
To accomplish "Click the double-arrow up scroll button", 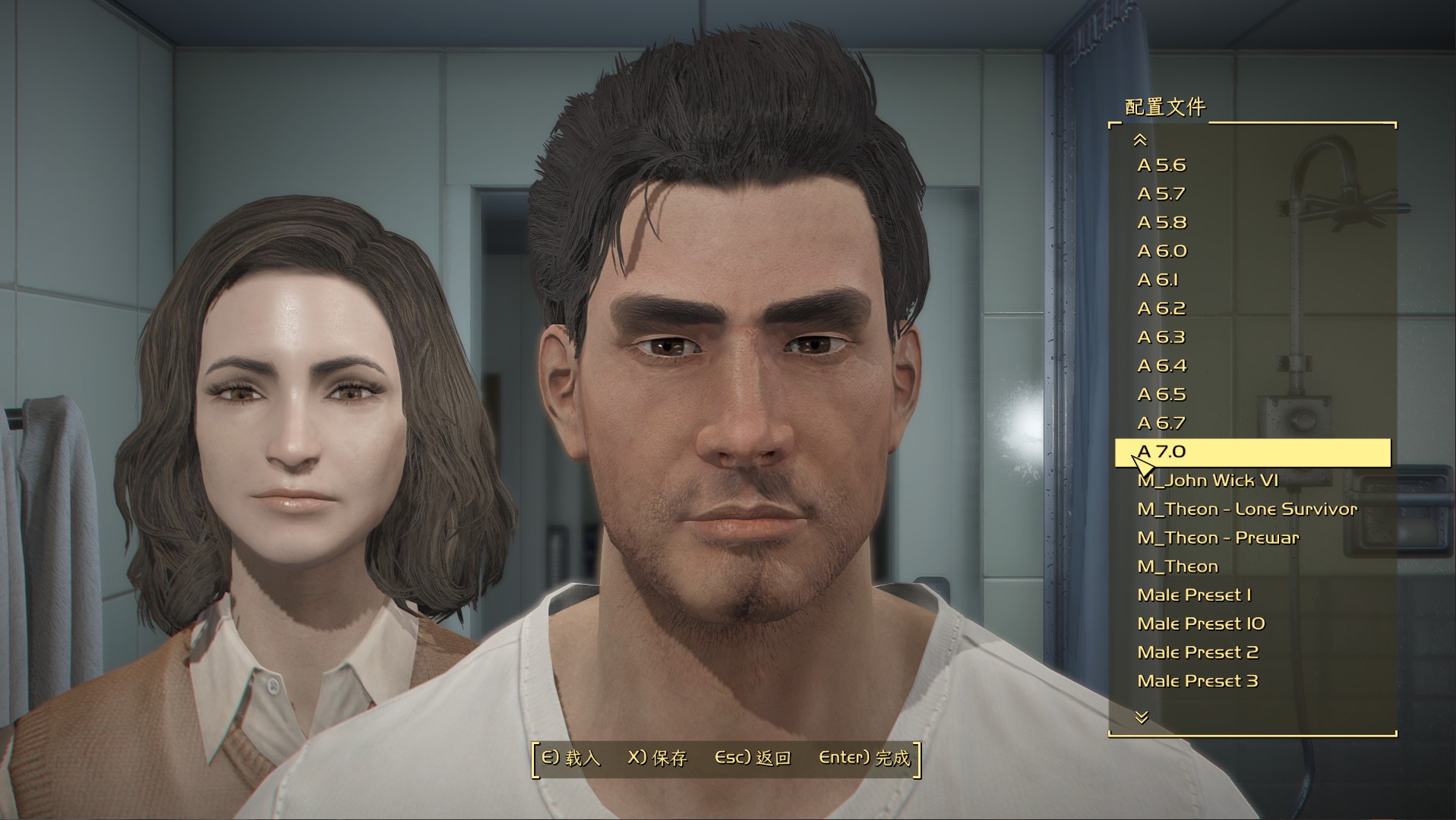I will (x=1140, y=140).
